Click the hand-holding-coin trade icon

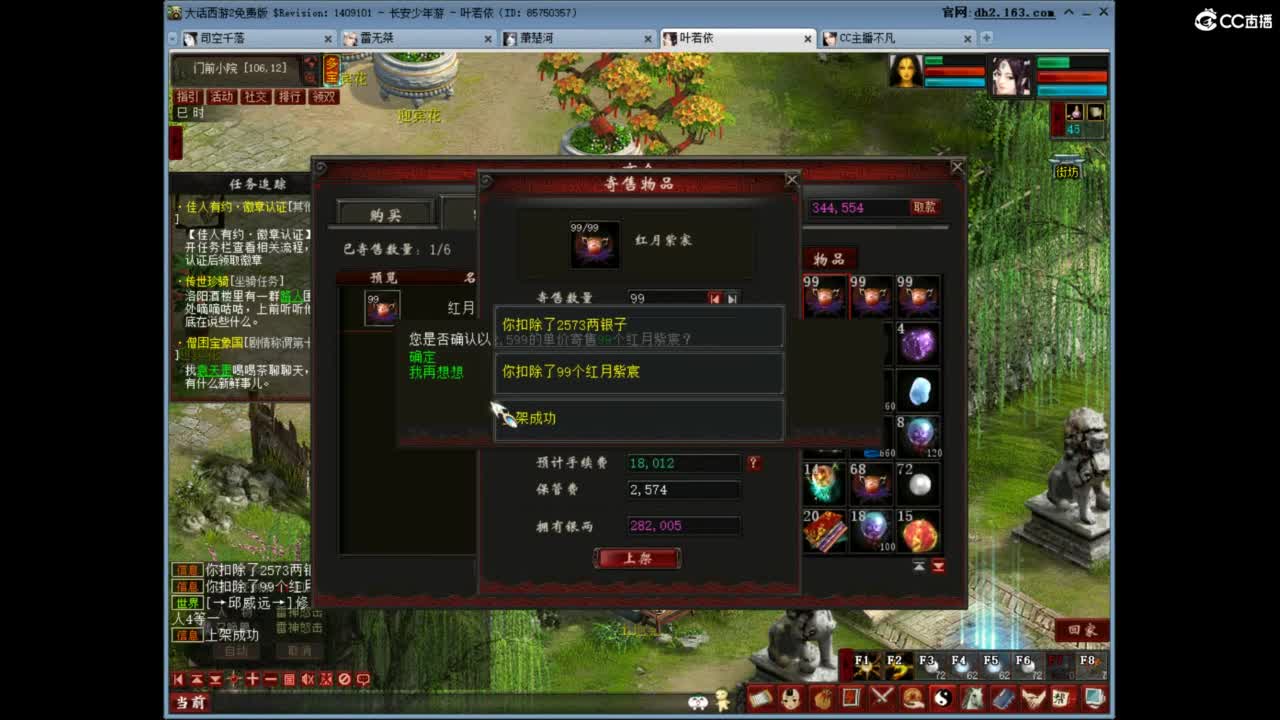pyautogui.click(x=912, y=697)
